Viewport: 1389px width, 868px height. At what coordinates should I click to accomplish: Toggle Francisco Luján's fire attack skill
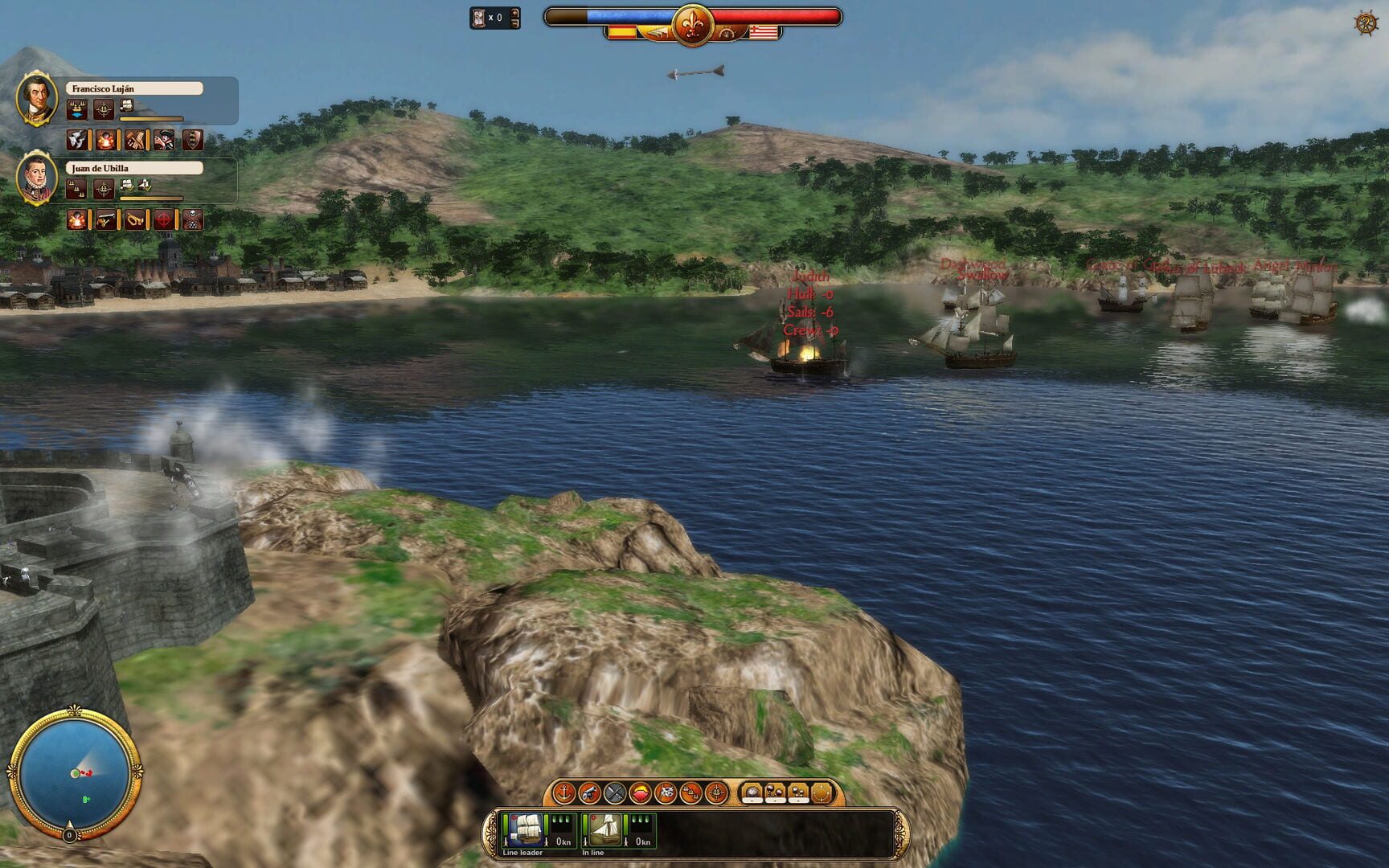(106, 141)
